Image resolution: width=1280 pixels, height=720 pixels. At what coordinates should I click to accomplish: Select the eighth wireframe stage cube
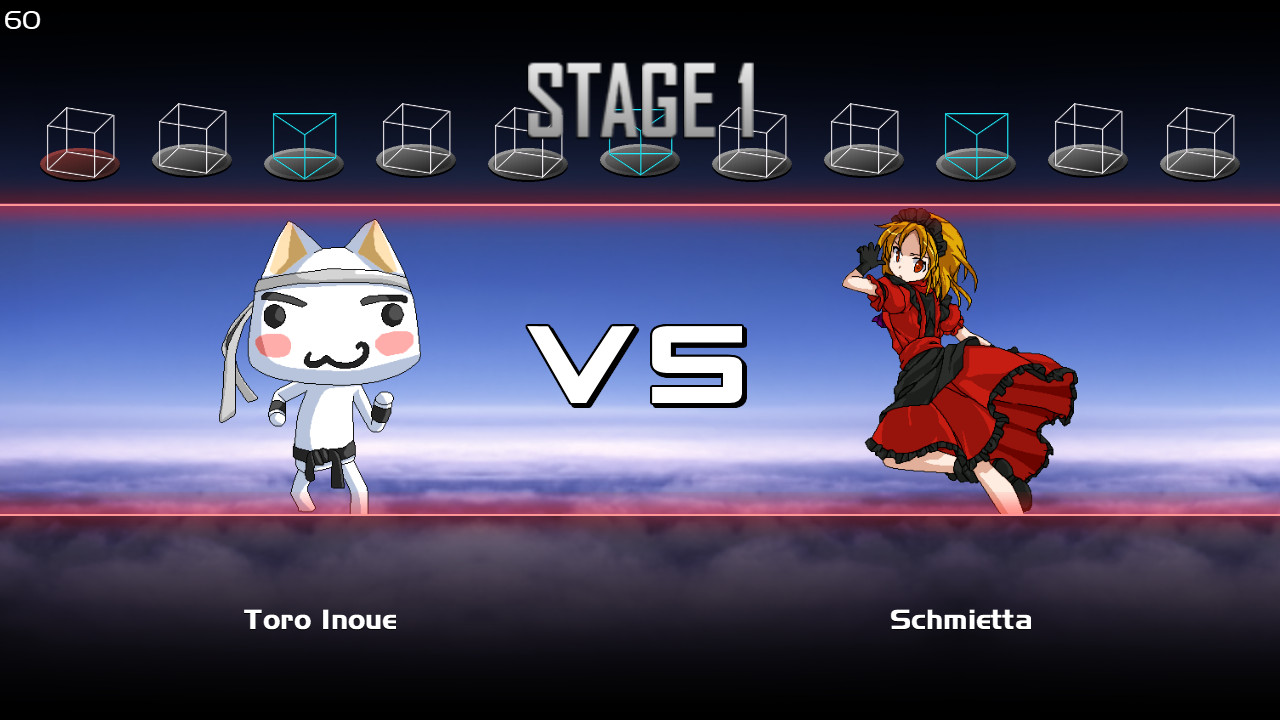863,140
